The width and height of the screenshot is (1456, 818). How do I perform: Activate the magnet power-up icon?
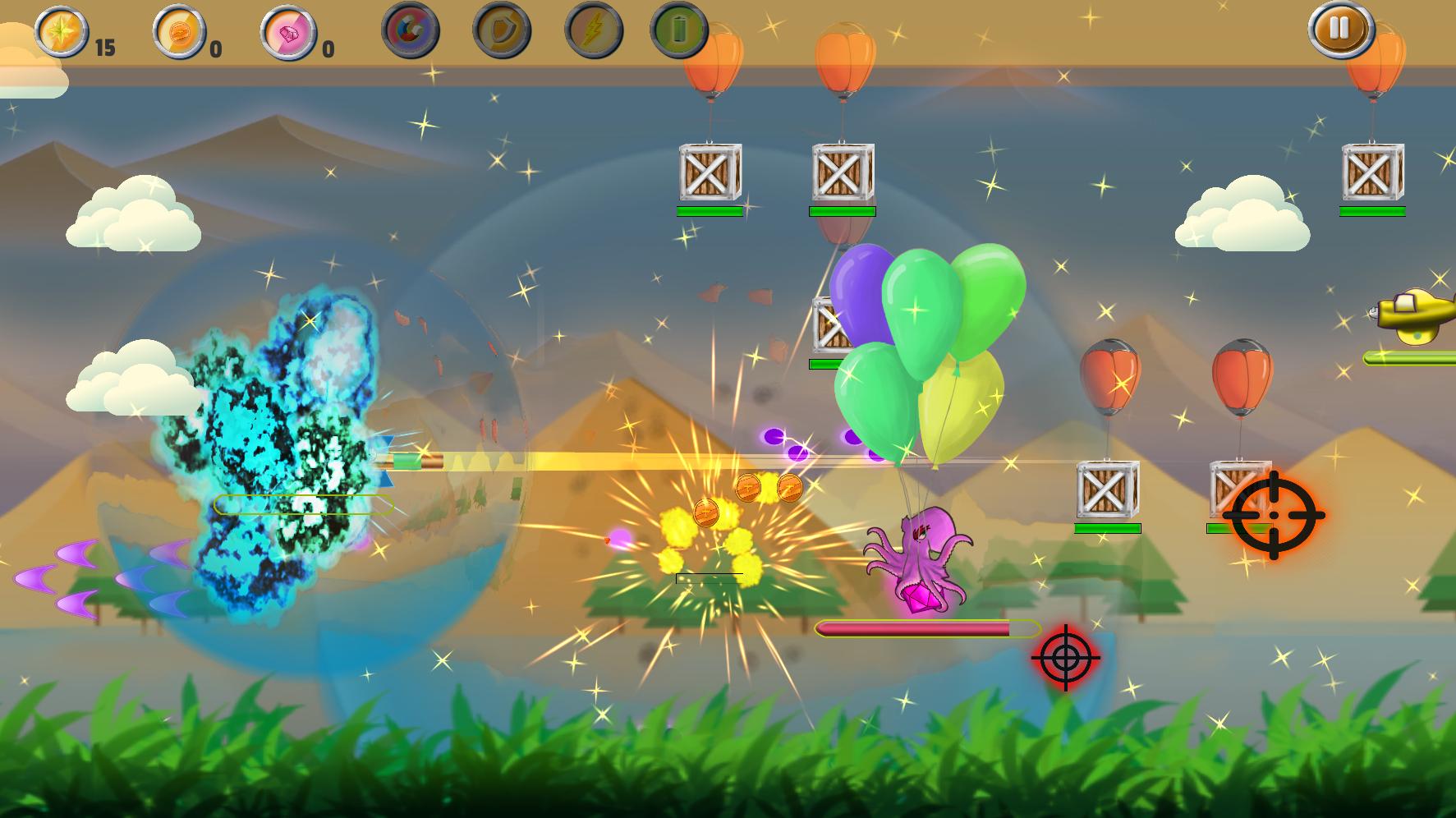[411, 31]
